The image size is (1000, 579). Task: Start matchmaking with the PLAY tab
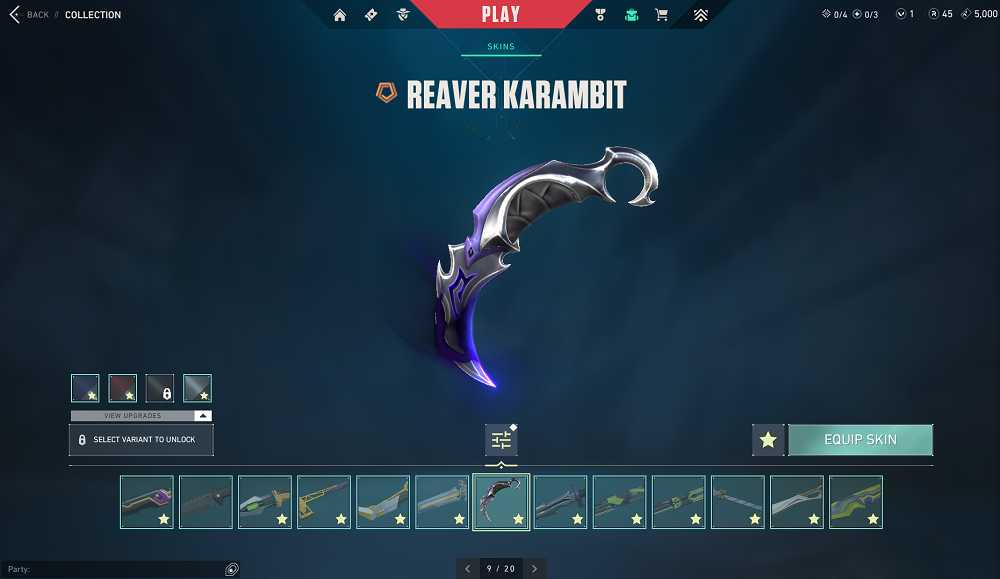click(500, 15)
